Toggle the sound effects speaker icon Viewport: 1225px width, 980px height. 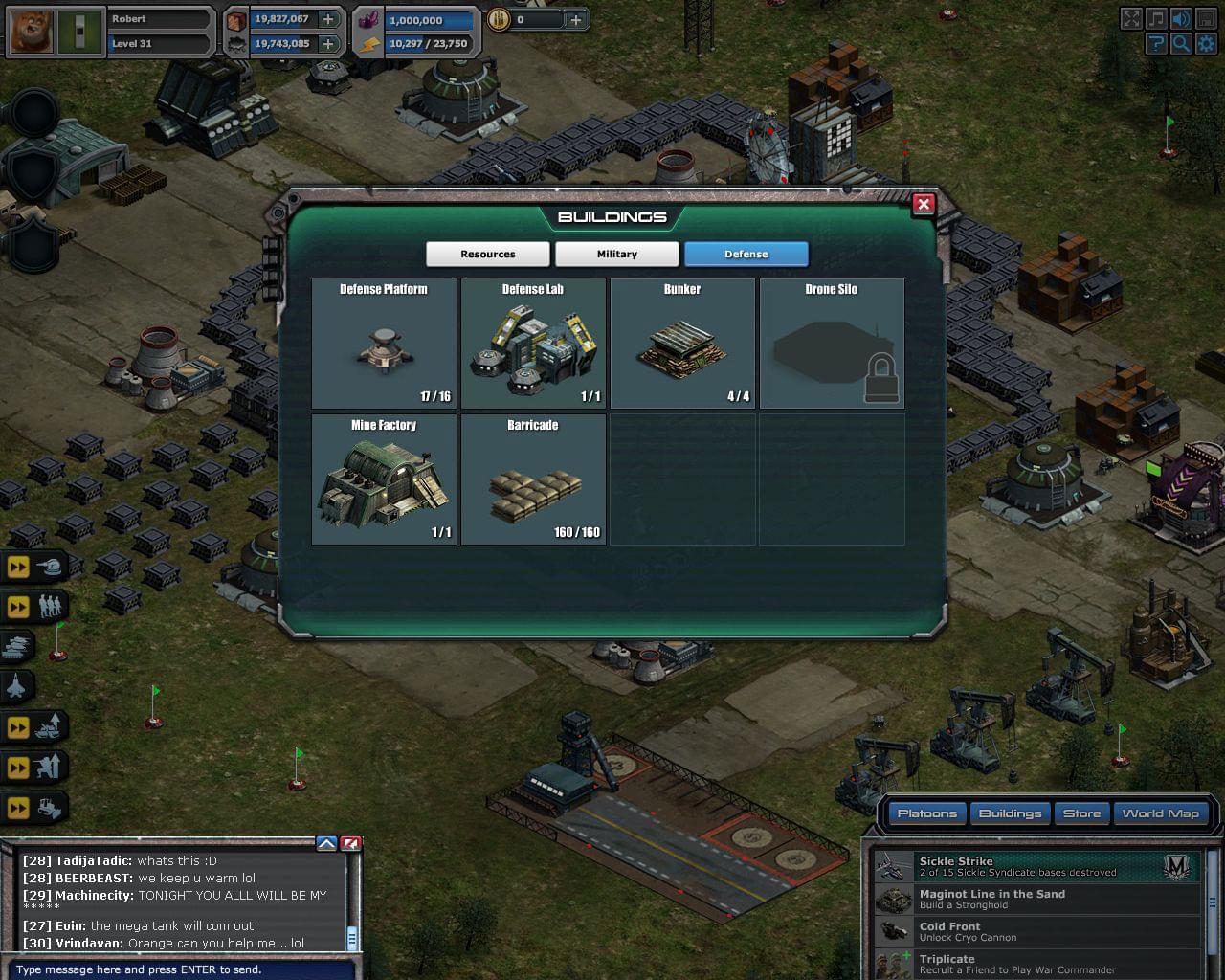pyautogui.click(x=1181, y=19)
